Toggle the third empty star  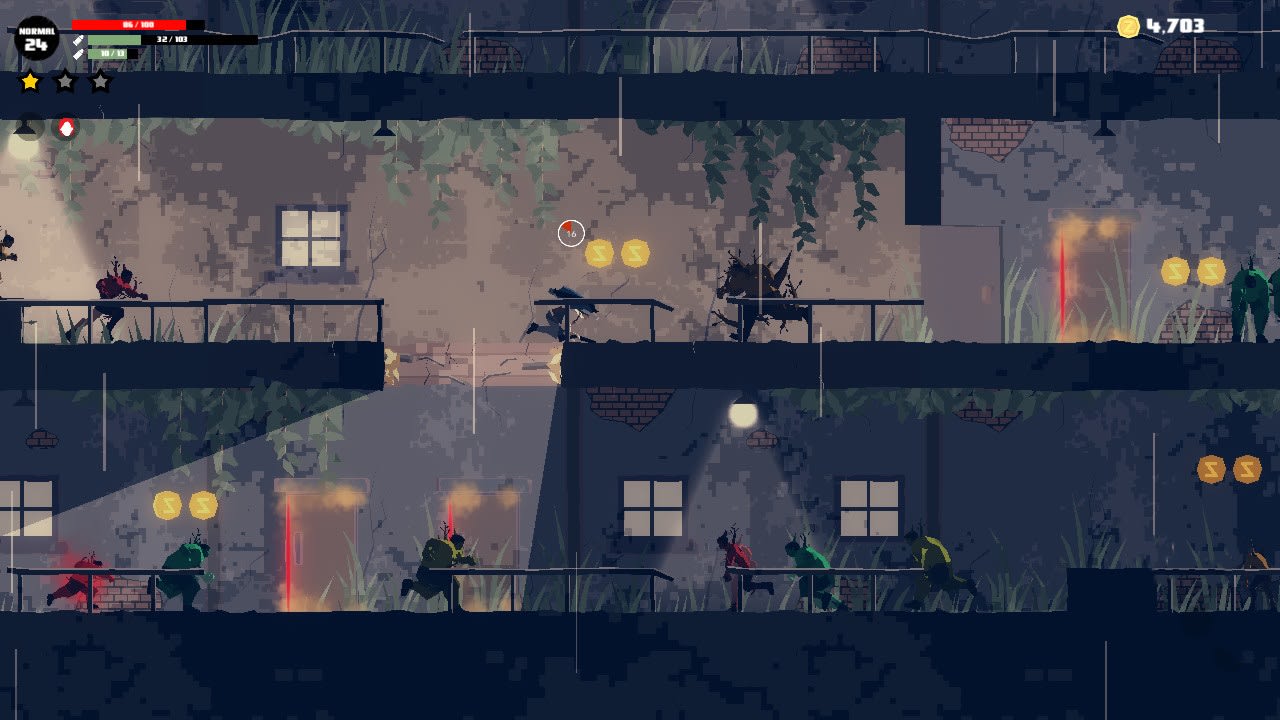[x=100, y=81]
